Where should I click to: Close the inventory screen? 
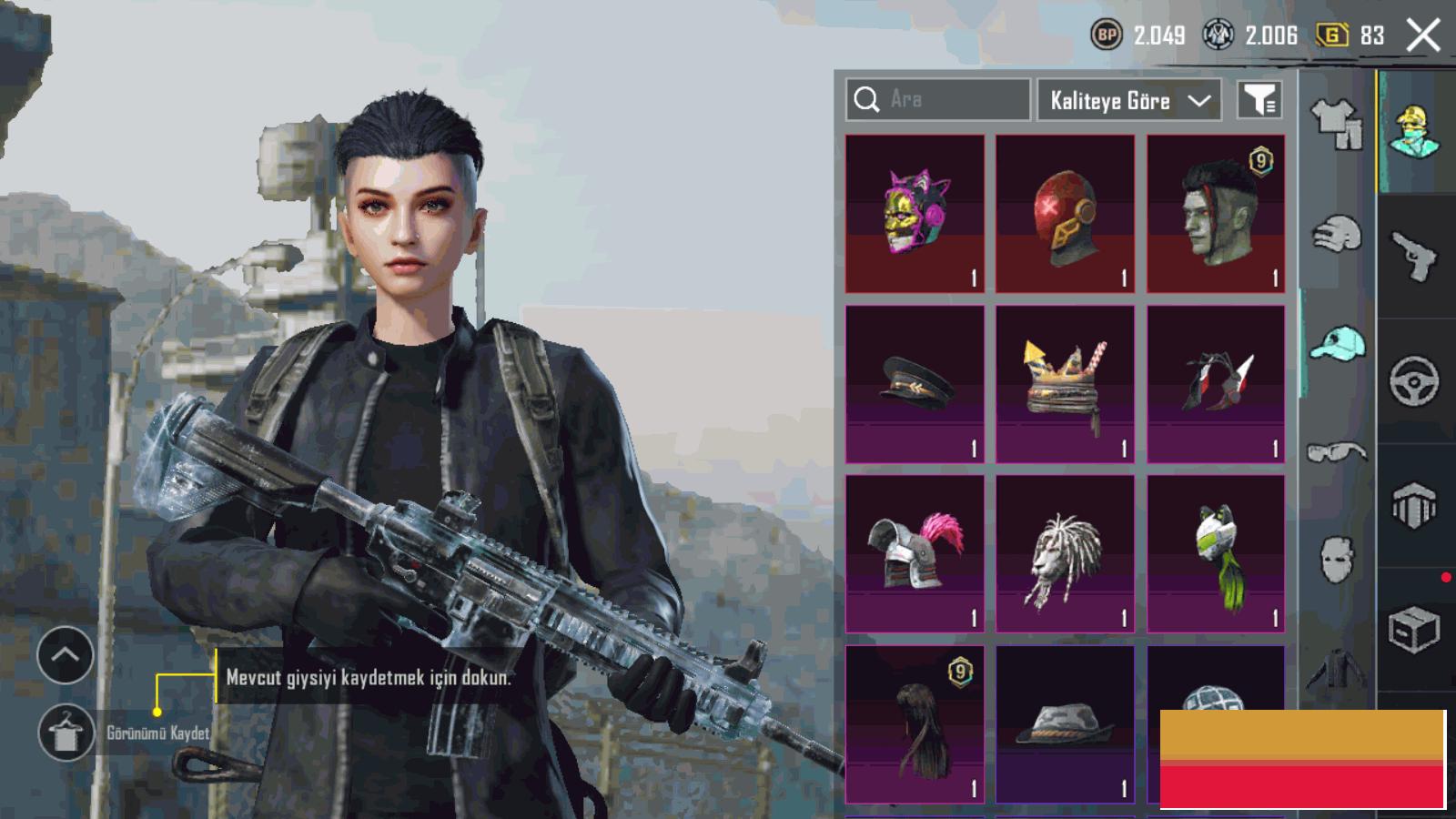tap(1422, 36)
